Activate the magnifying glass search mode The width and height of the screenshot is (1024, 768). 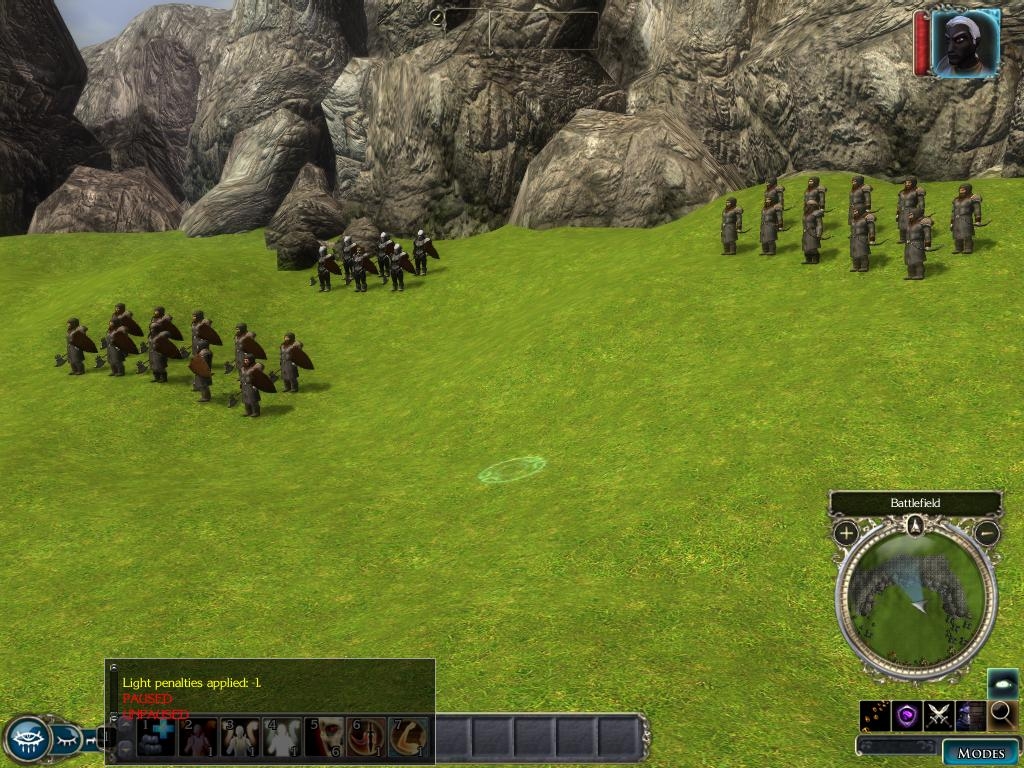(x=1001, y=715)
